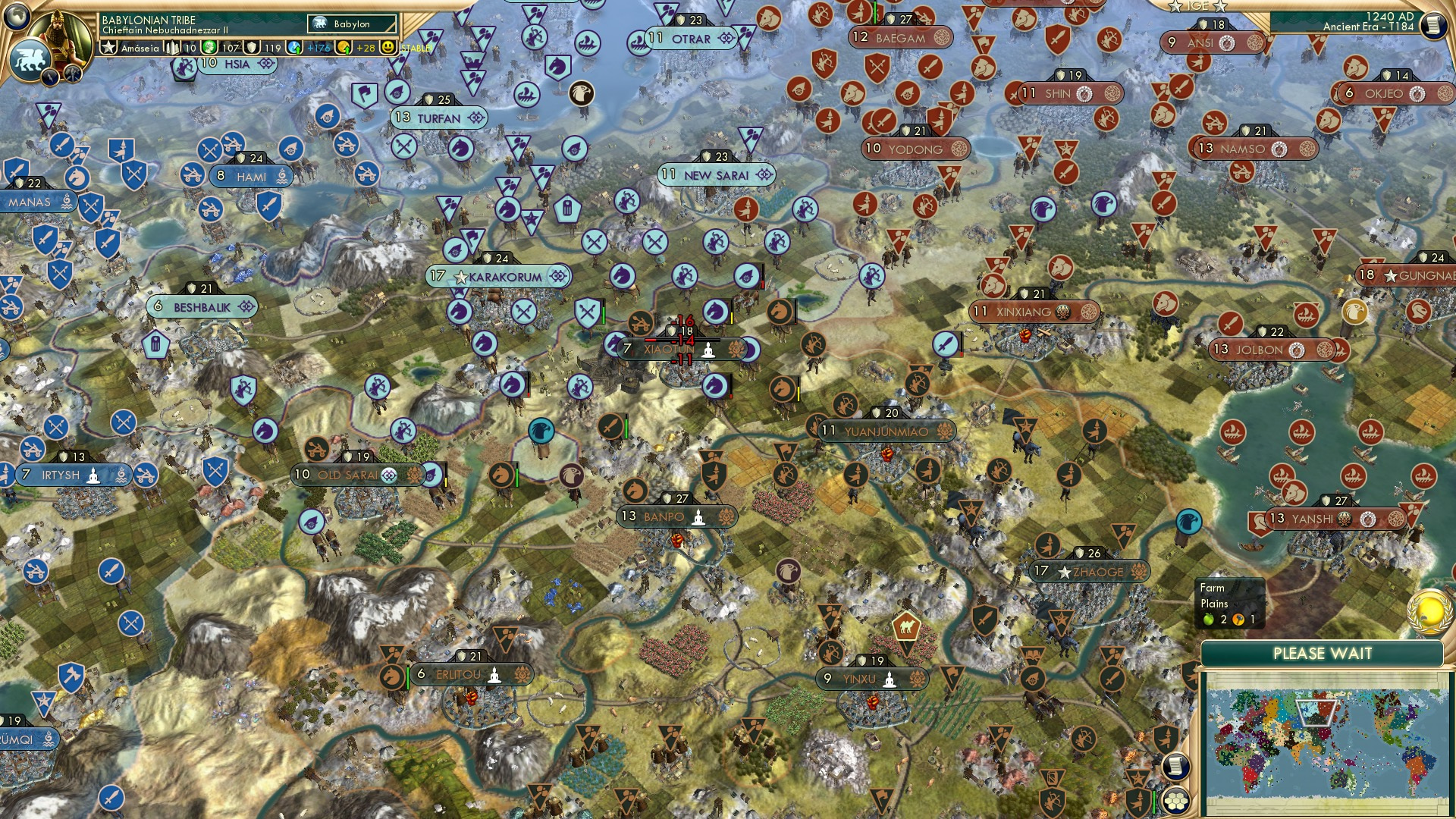Toggle the right IGE star
Image resolution: width=1456 pixels, height=819 pixels.
(1220, 6)
